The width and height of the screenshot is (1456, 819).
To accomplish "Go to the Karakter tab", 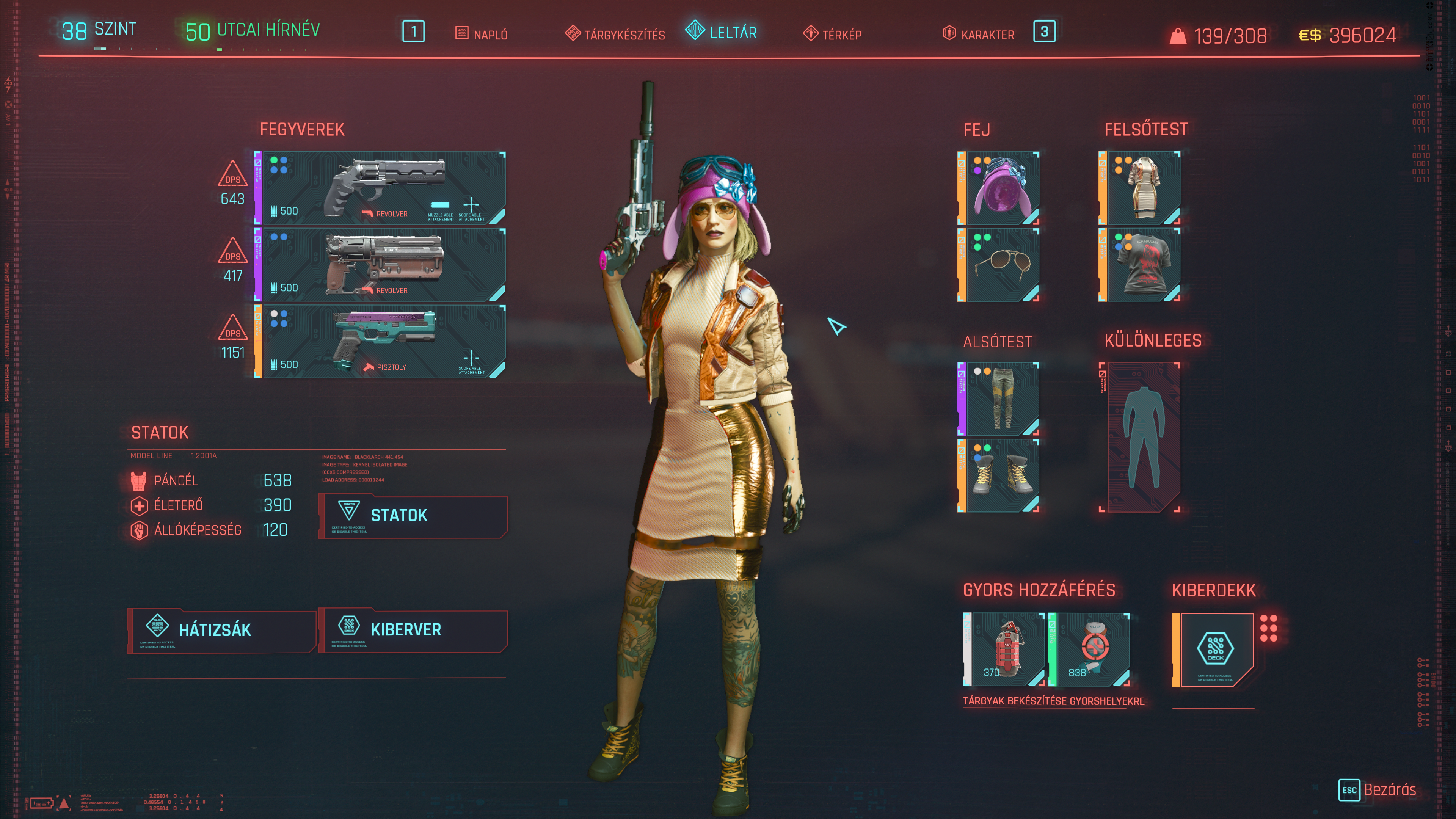I will (979, 35).
